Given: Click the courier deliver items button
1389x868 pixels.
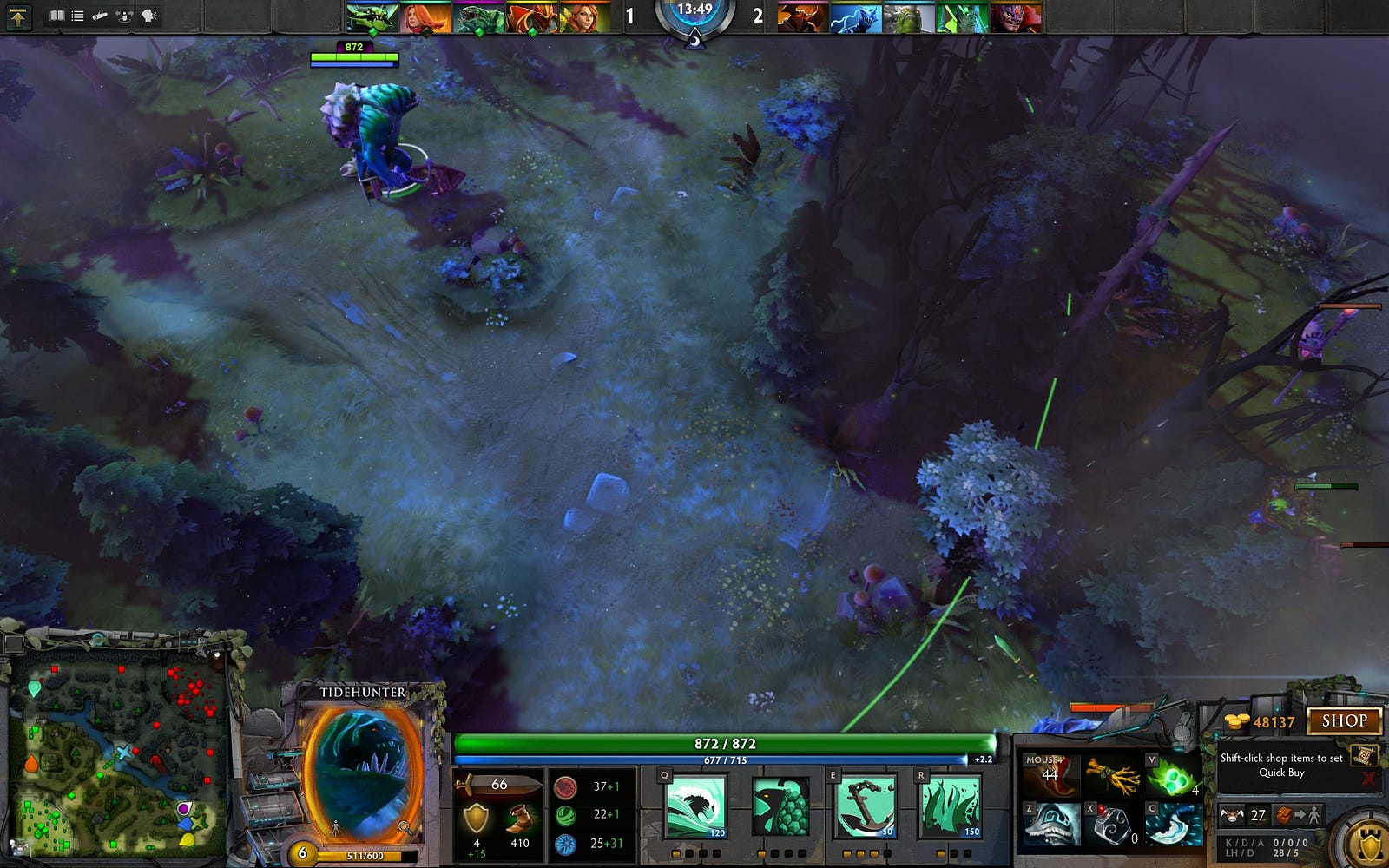Looking at the screenshot, I should pos(1300,815).
